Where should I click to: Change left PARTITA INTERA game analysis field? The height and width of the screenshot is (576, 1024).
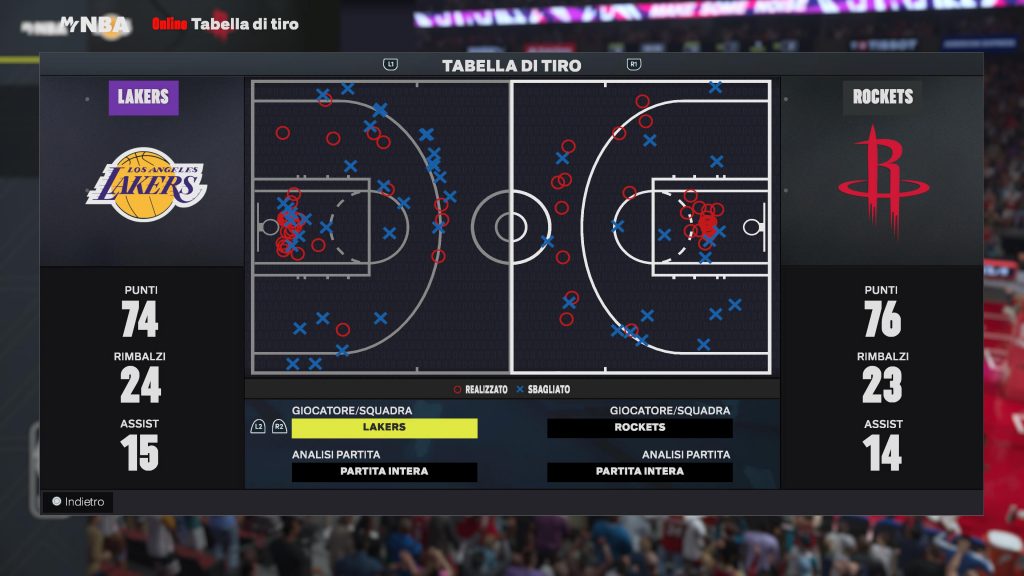384,471
